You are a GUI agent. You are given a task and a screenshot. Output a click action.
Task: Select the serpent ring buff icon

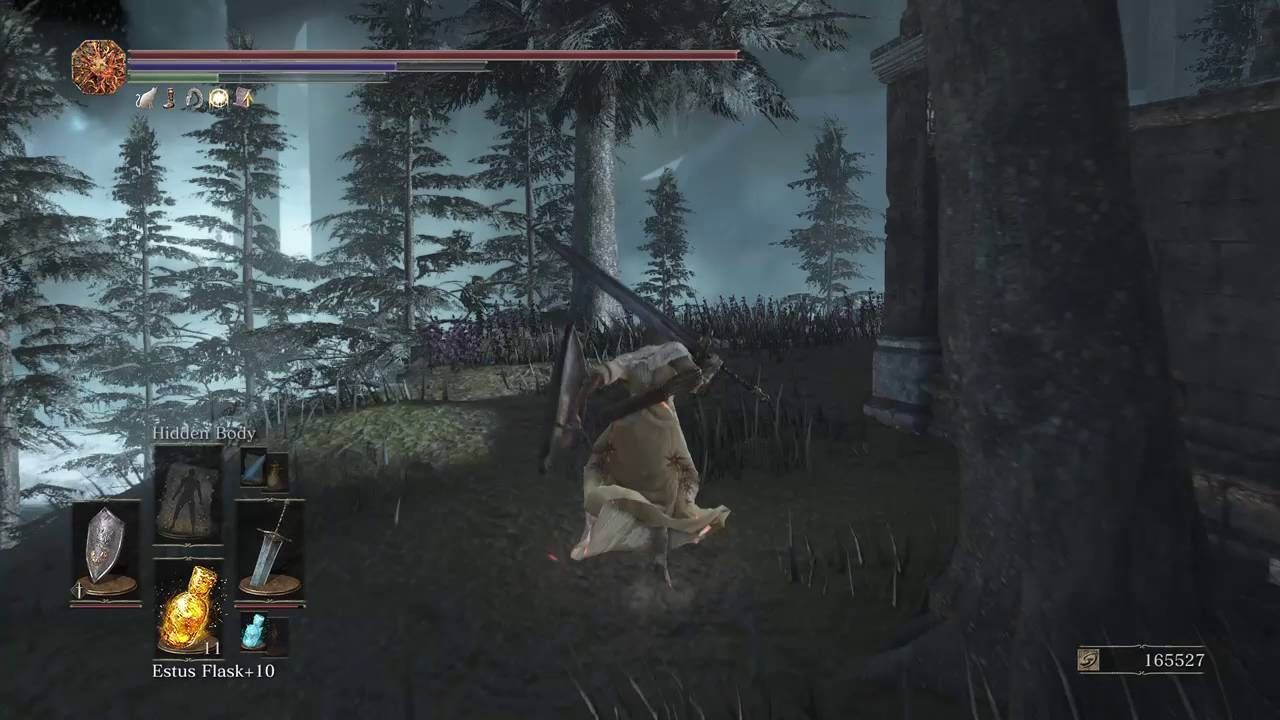(x=195, y=99)
